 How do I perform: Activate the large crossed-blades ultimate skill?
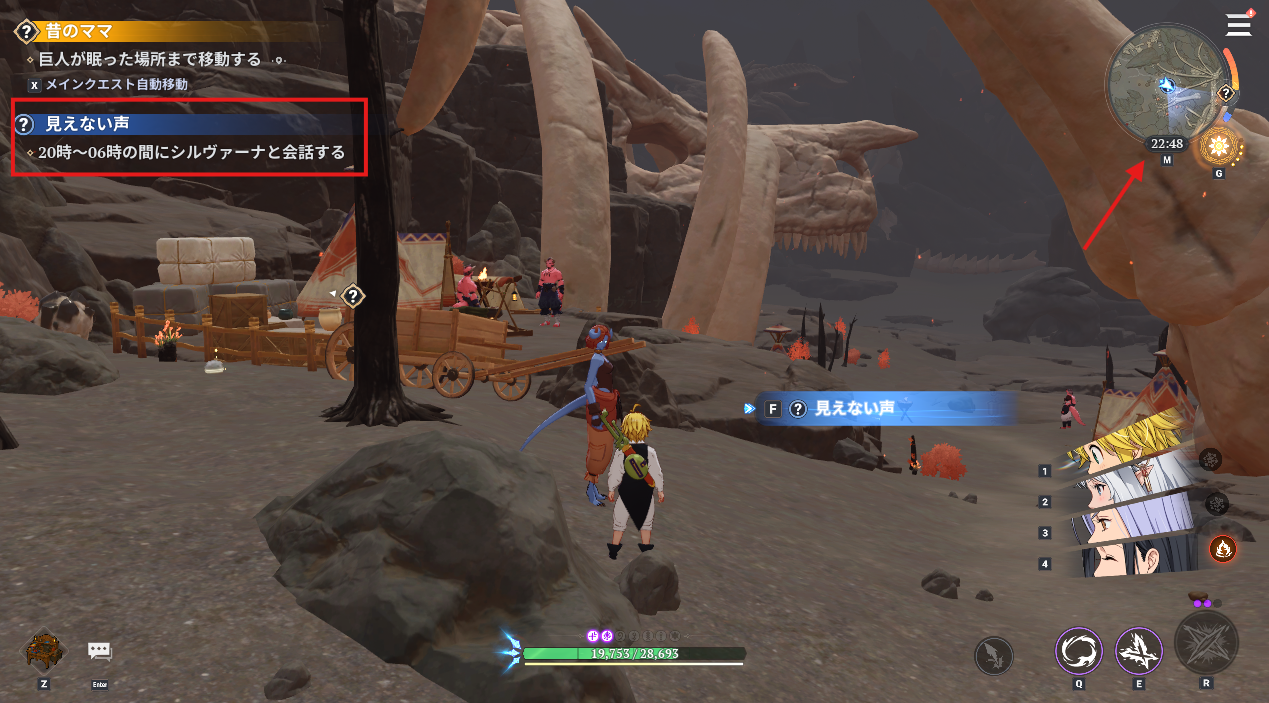point(1206,642)
